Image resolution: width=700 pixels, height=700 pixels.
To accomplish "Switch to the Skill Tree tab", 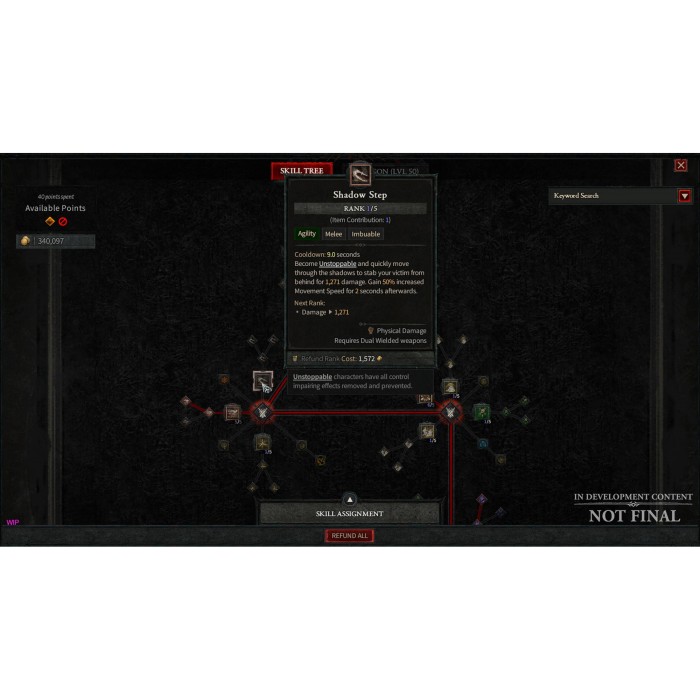I will [x=301, y=171].
